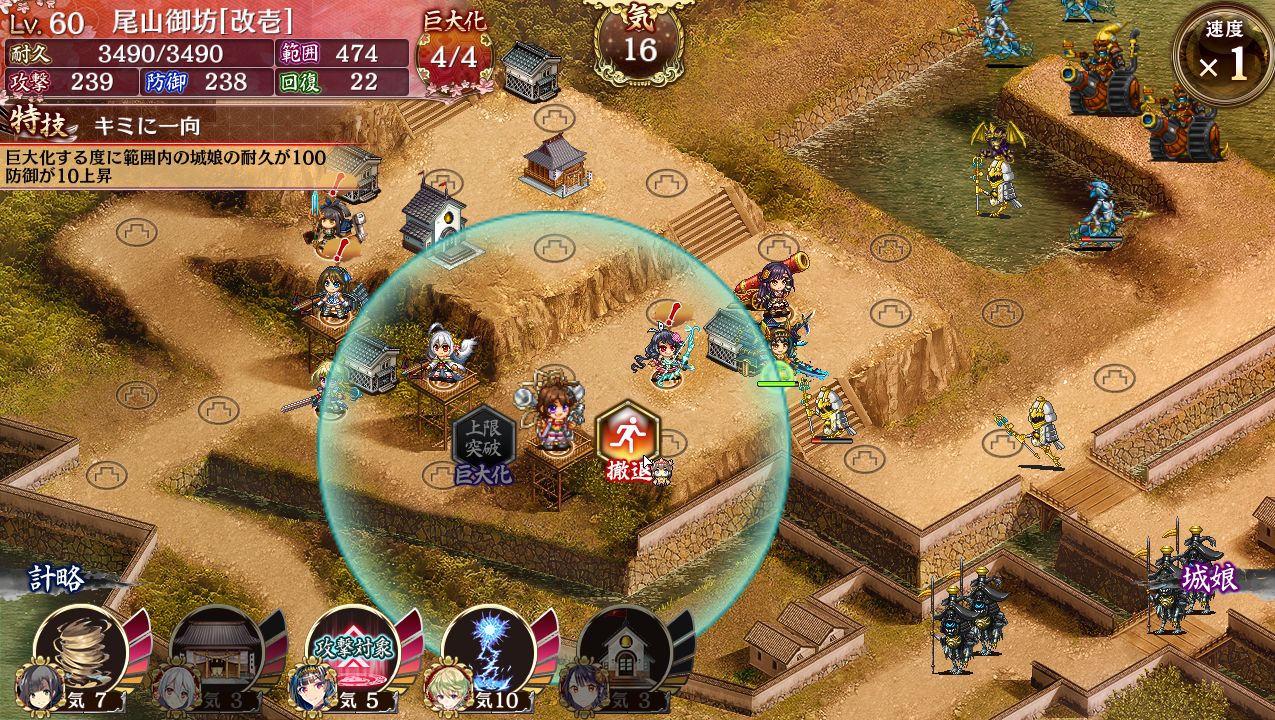
Task: Toggle the ×1 battle speed button
Action: click(x=1224, y=55)
